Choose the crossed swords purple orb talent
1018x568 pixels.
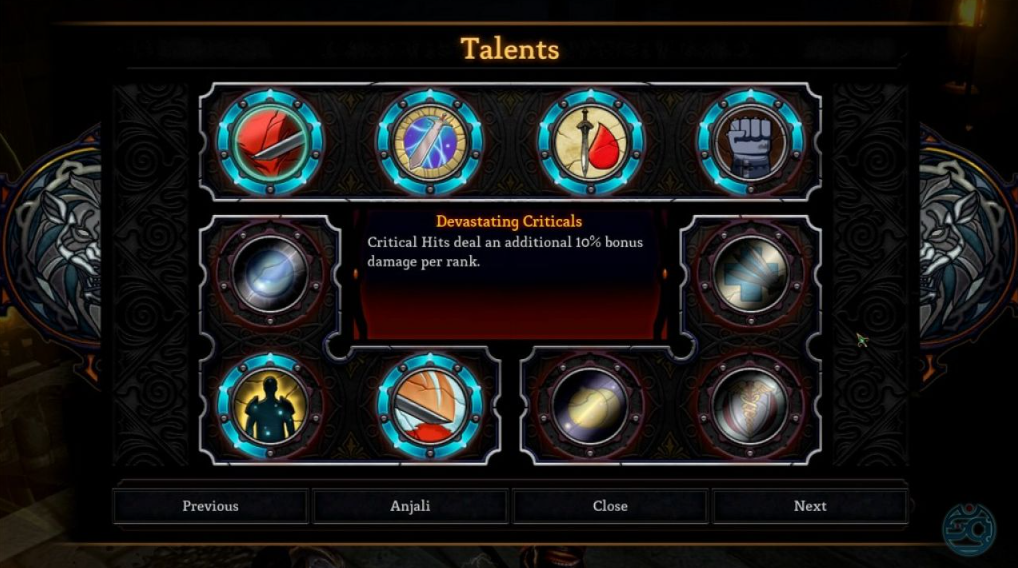click(x=430, y=142)
